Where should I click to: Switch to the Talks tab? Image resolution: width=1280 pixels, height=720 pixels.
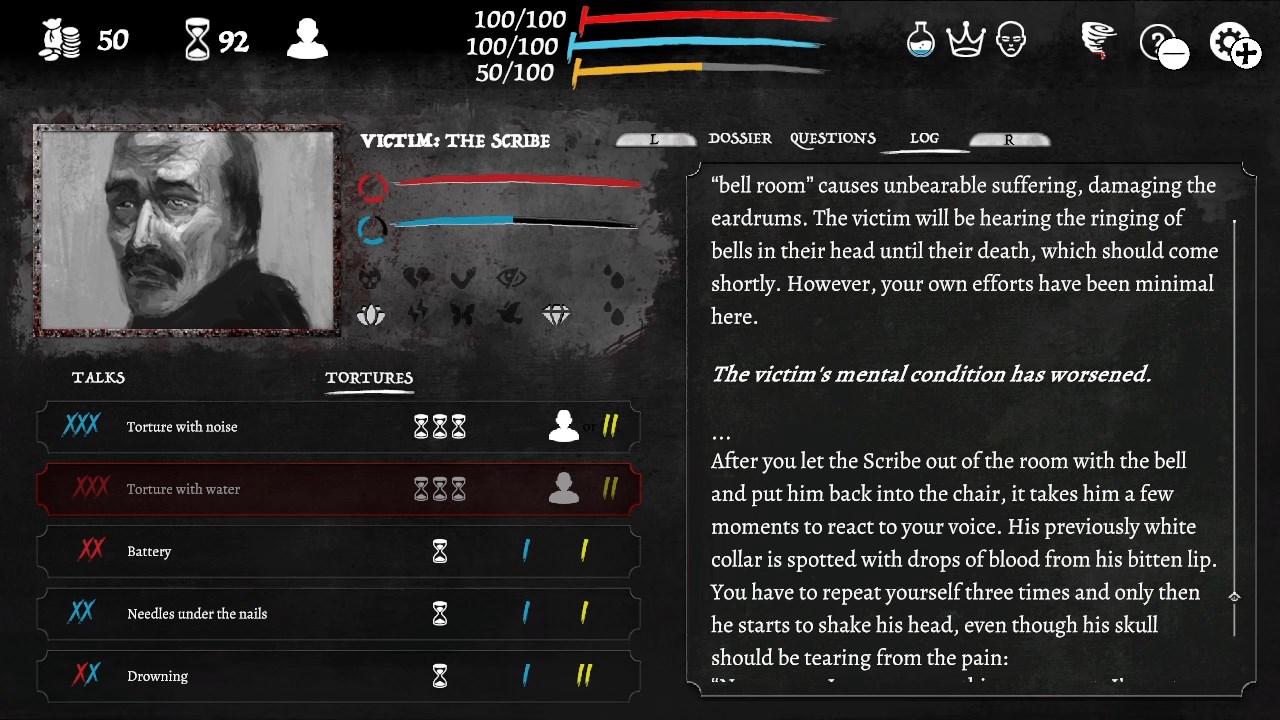(97, 377)
